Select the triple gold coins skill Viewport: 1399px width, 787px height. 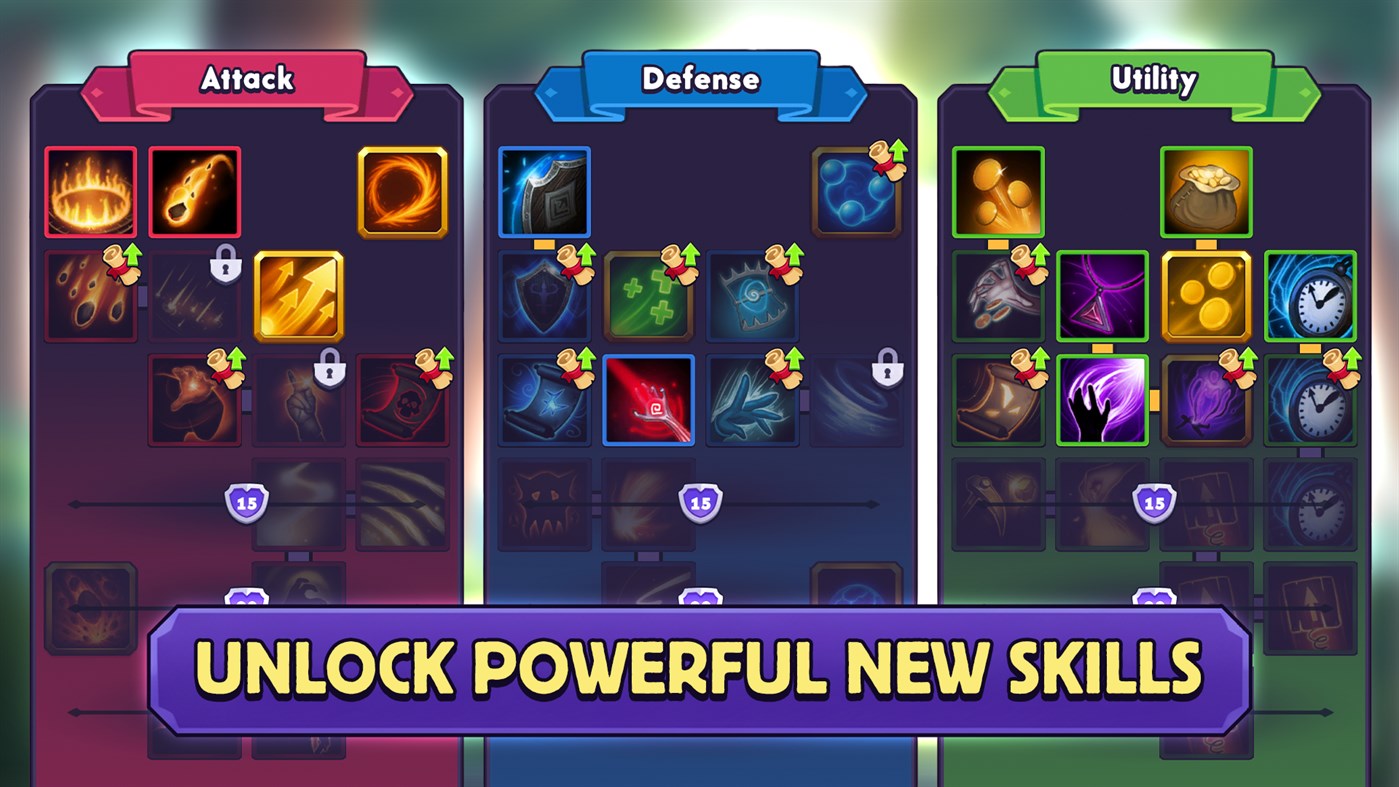[1205, 296]
